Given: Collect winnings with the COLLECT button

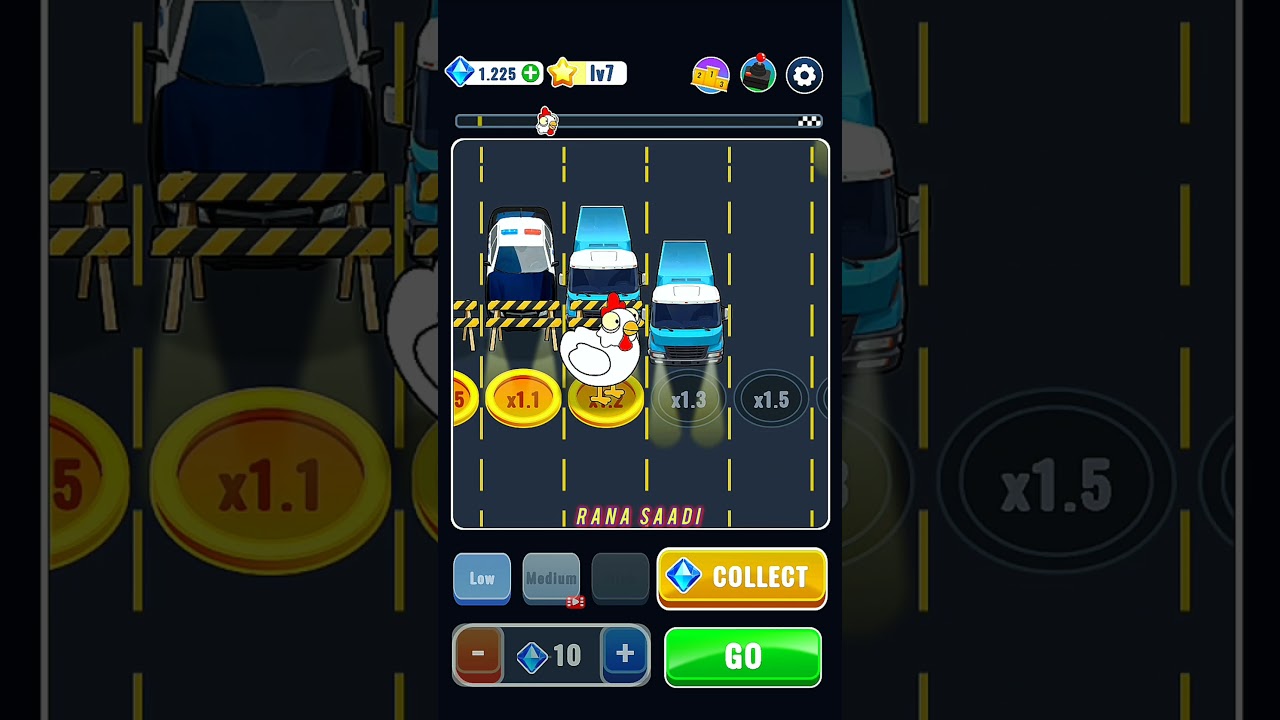Looking at the screenshot, I should (742, 577).
